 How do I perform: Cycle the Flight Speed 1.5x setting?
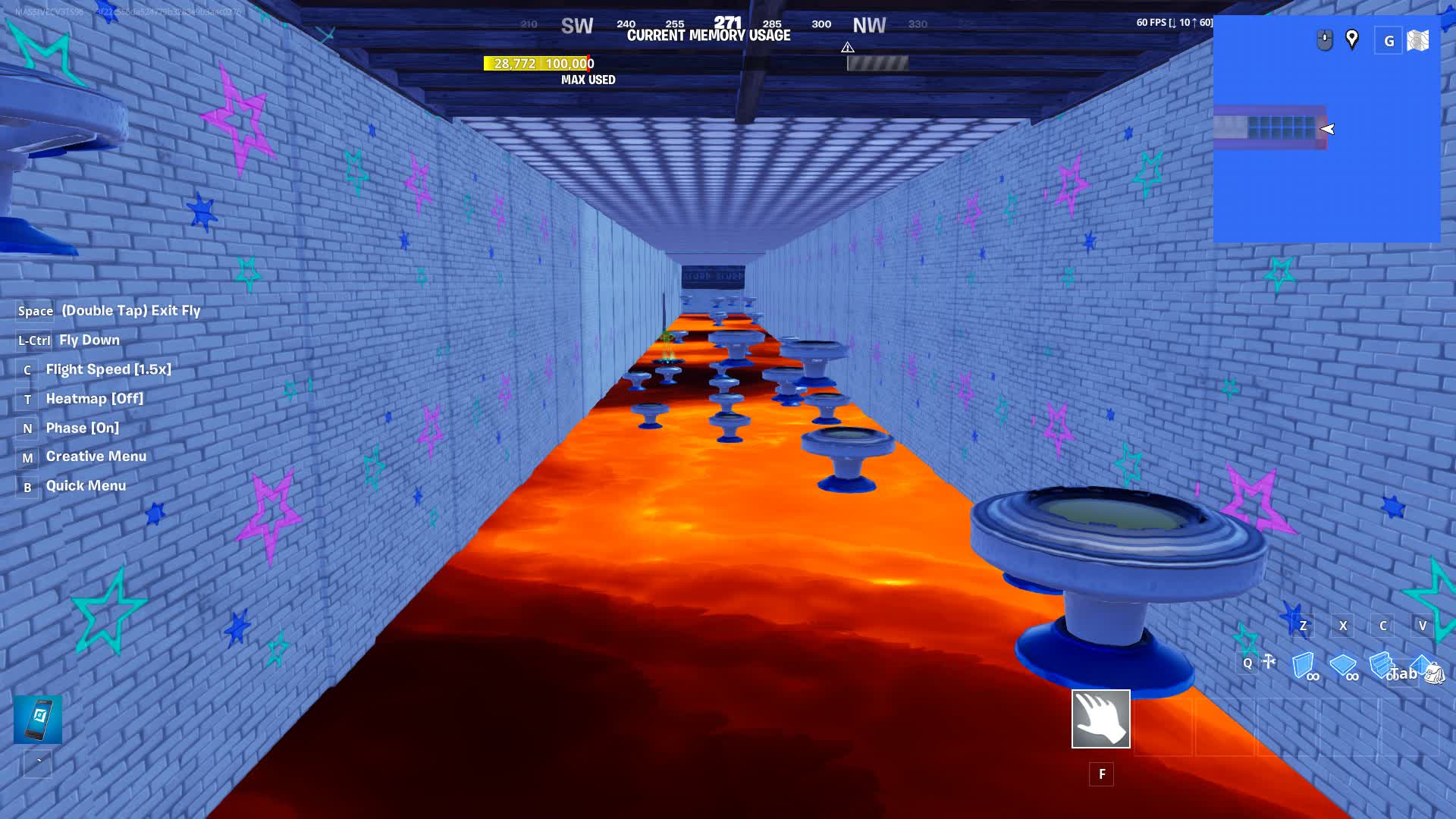coord(109,369)
